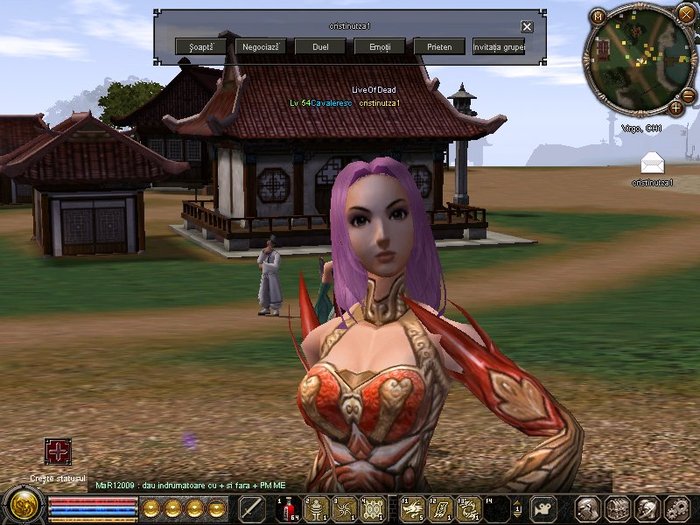700x525 pixels.
Task: Add the player with the Prieten button
Action: tap(439, 47)
